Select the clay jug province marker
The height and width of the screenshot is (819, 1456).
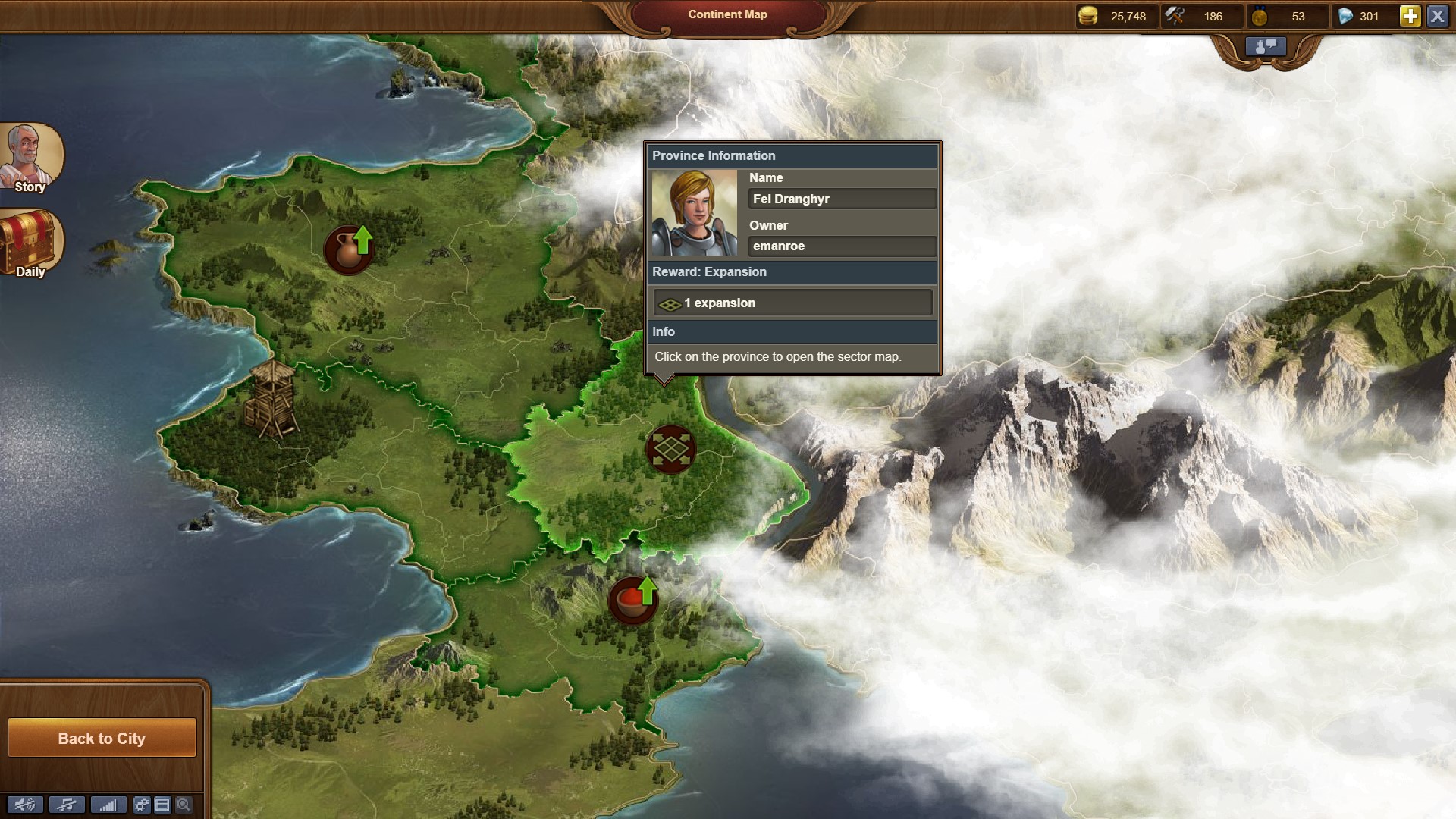tap(349, 249)
